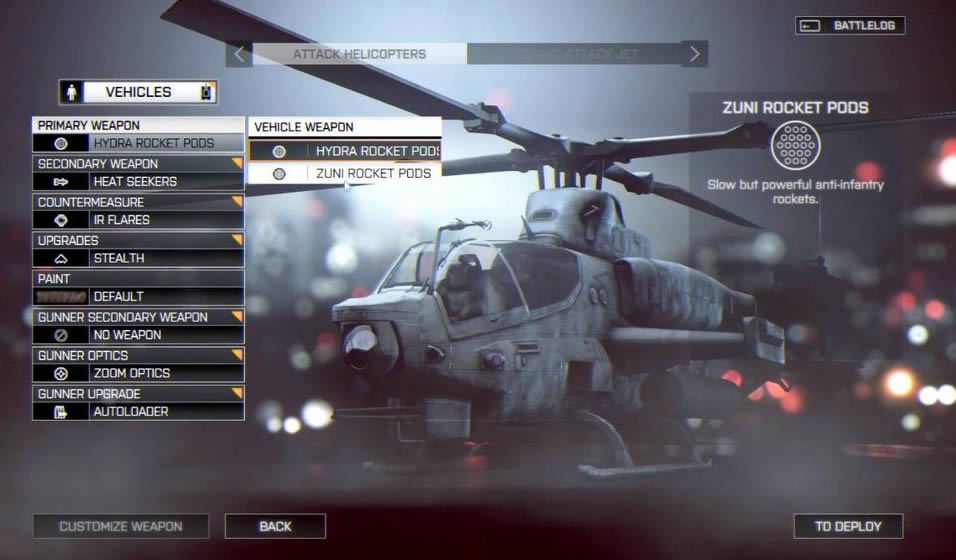Open the Secondary Weapon Heat Seekers slot
The height and width of the screenshot is (560, 956).
click(x=138, y=182)
